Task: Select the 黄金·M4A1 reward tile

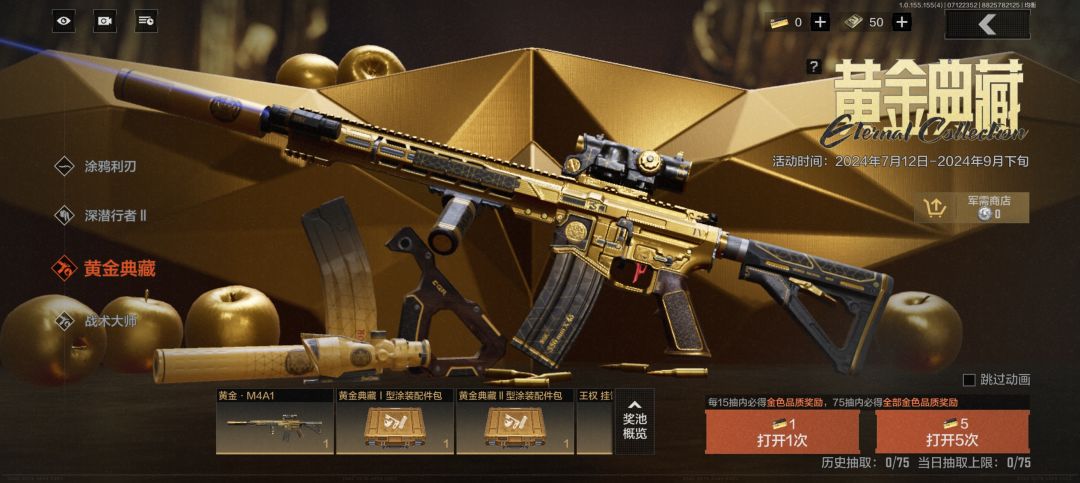Action: click(x=275, y=421)
